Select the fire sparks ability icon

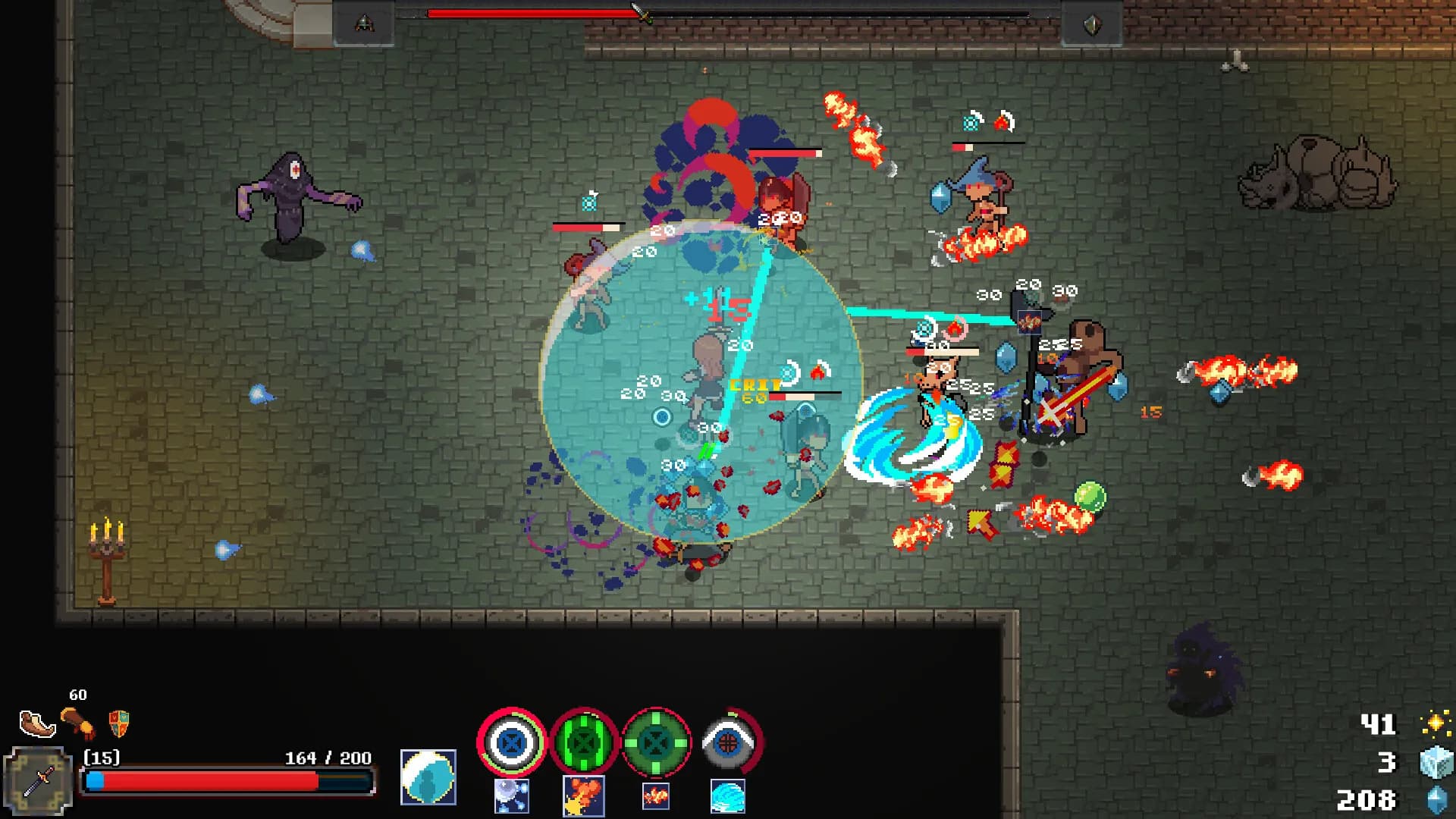pos(655,795)
